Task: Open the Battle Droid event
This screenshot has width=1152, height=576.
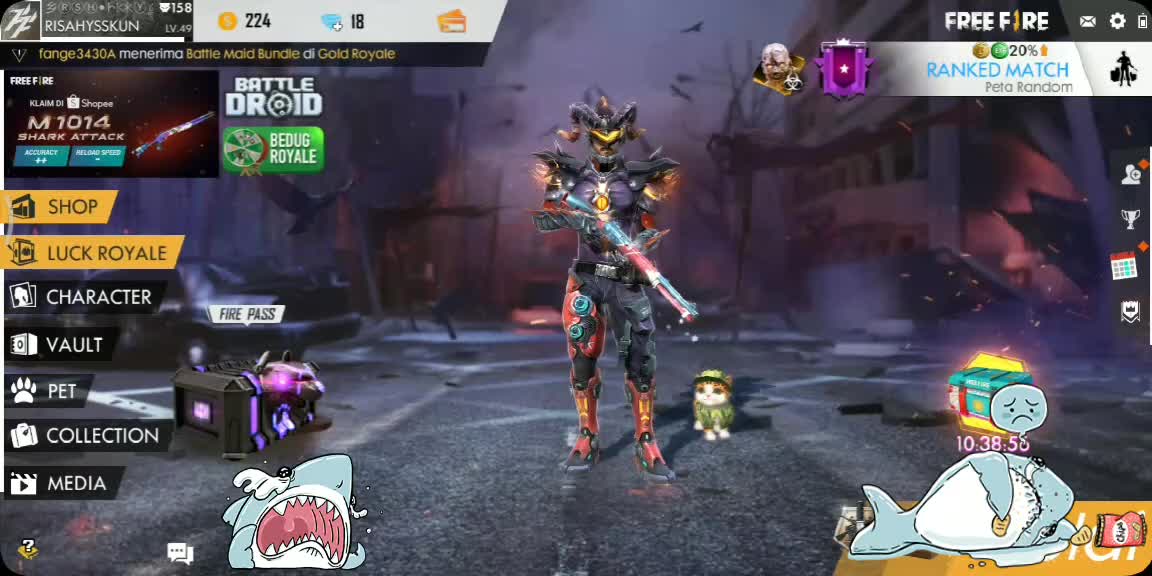Action: click(273, 98)
